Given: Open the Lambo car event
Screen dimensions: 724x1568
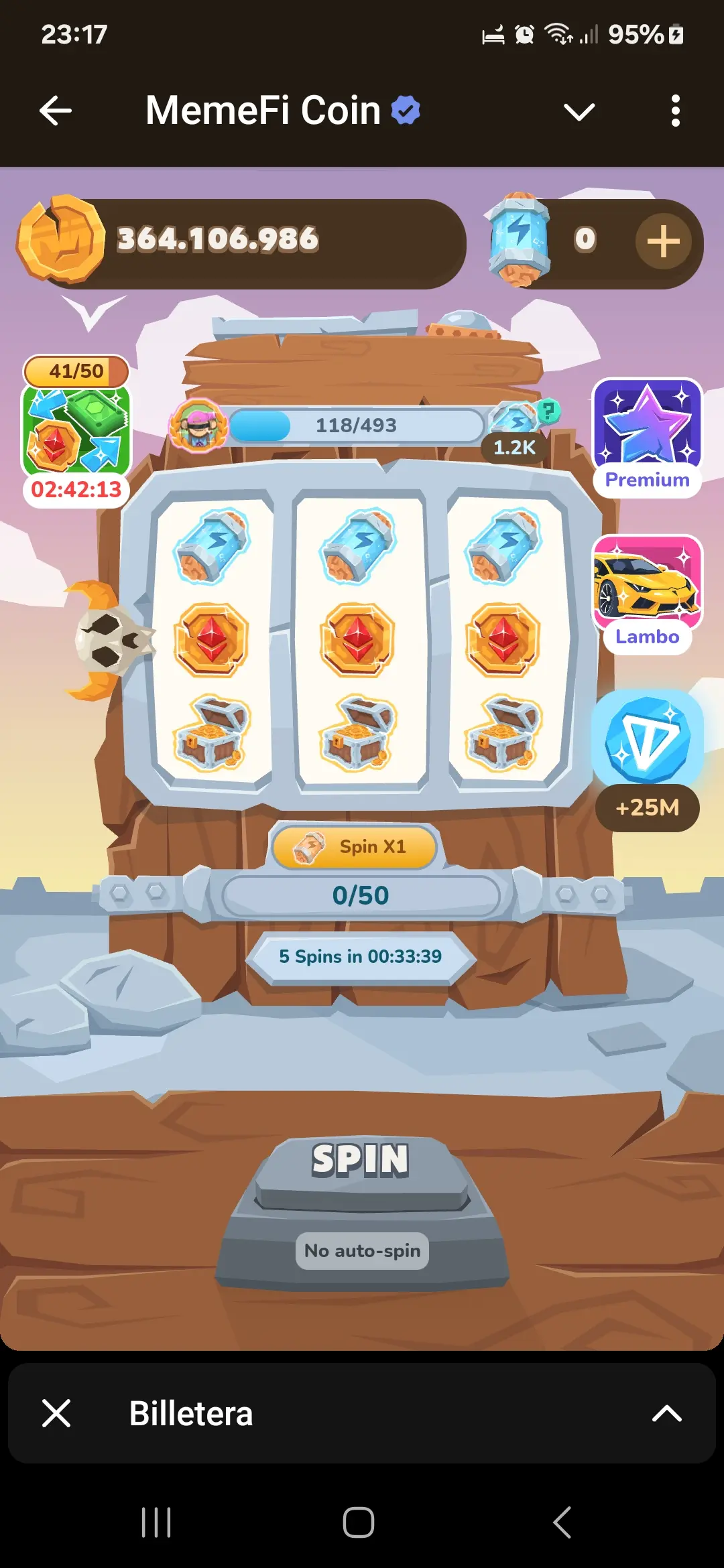Looking at the screenshot, I should coord(647,592).
